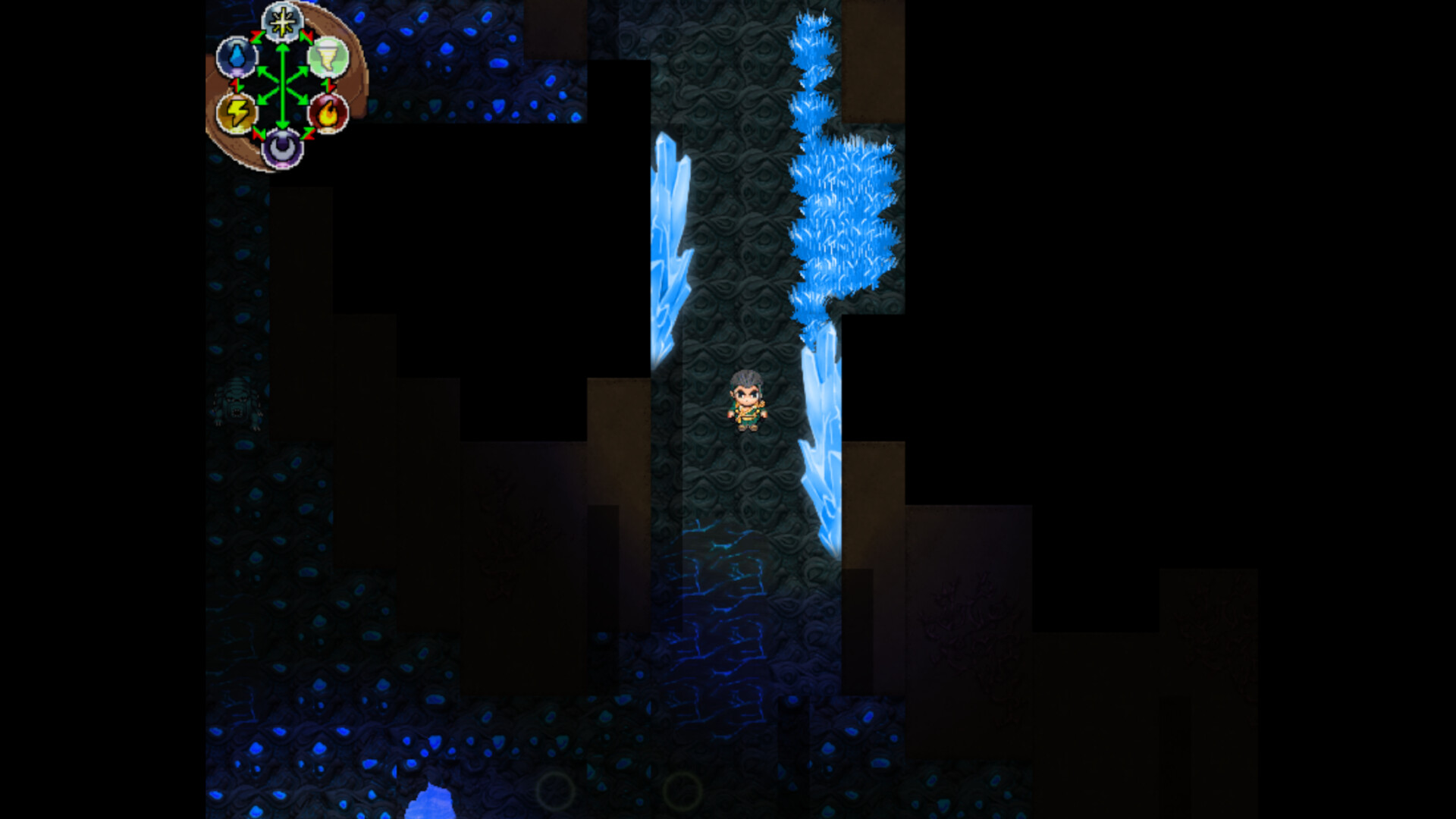
Task: Select the Water element droplet icon
Action: [237, 57]
